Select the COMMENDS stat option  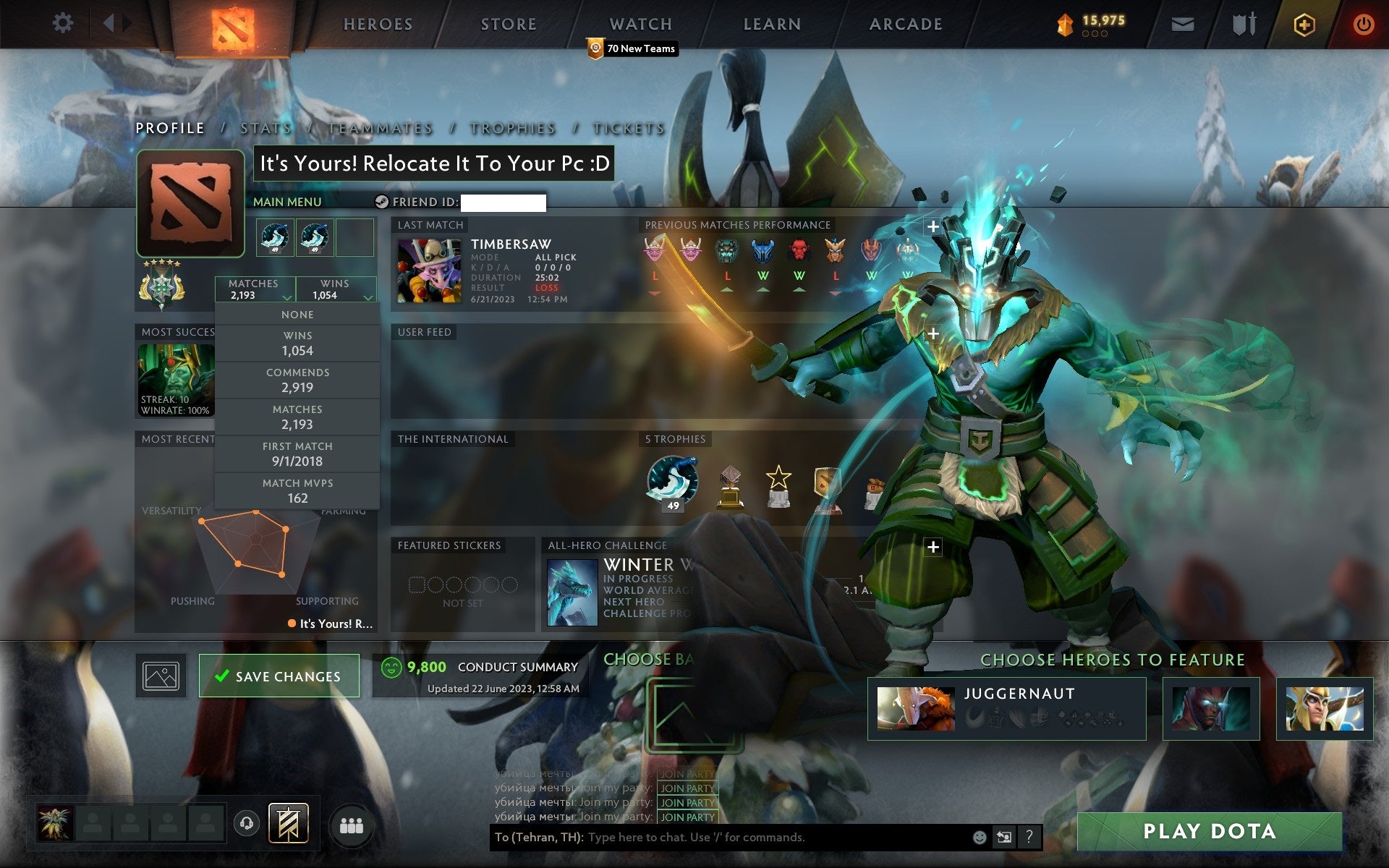pyautogui.click(x=298, y=379)
